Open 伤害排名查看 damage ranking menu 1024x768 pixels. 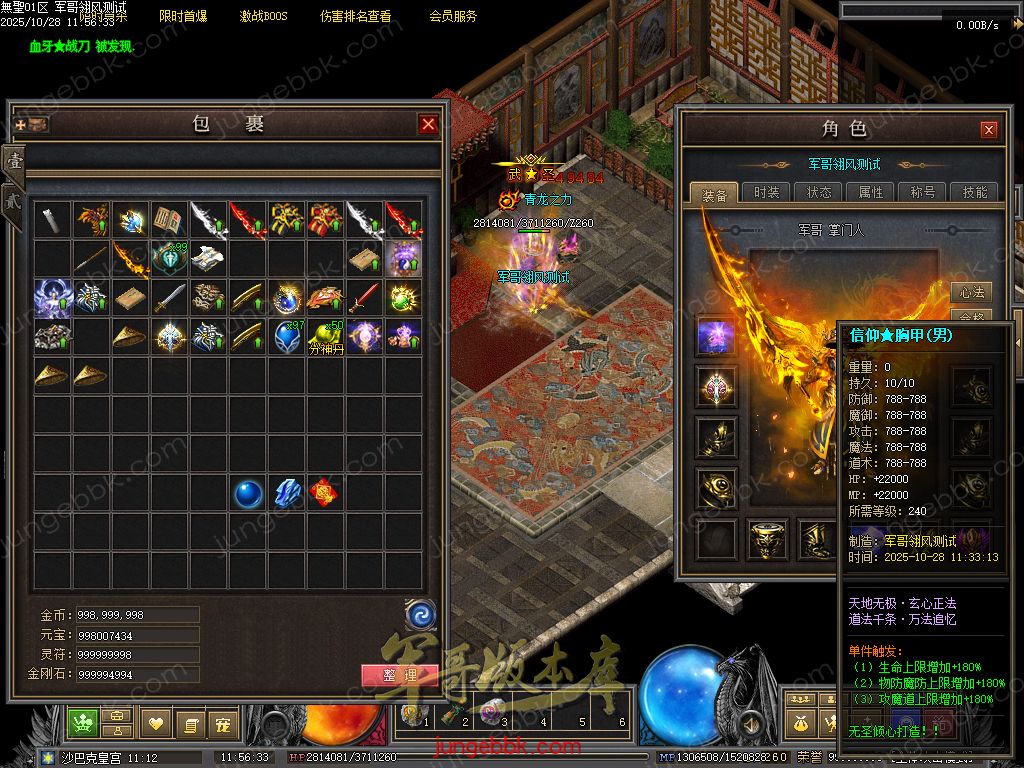tap(355, 17)
